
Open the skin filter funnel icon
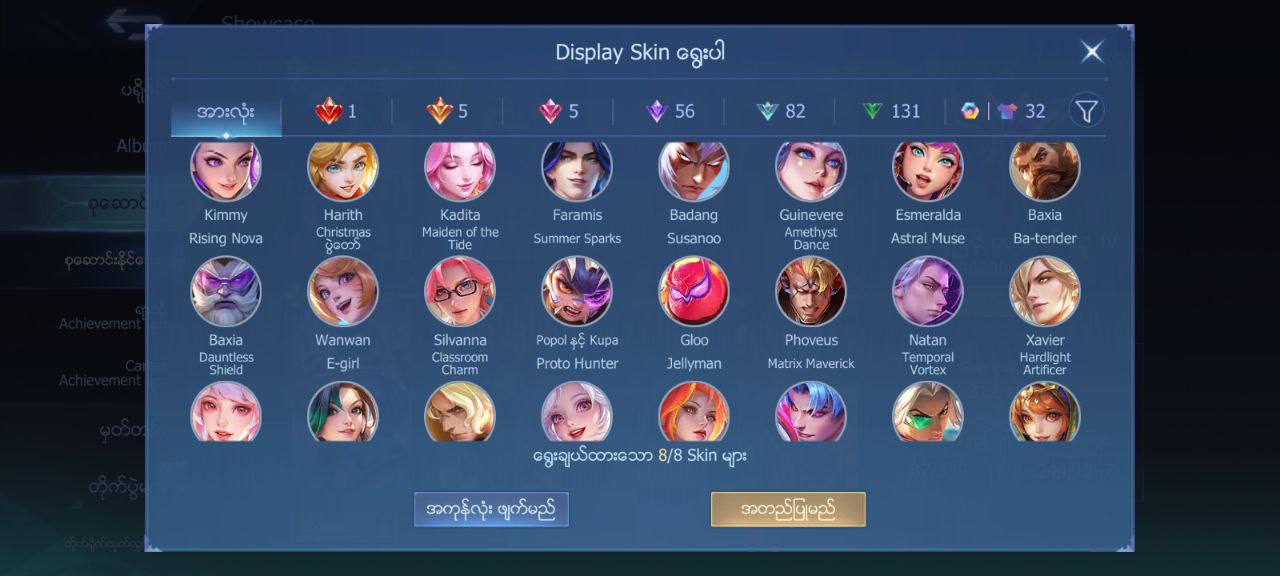[x=1086, y=110]
